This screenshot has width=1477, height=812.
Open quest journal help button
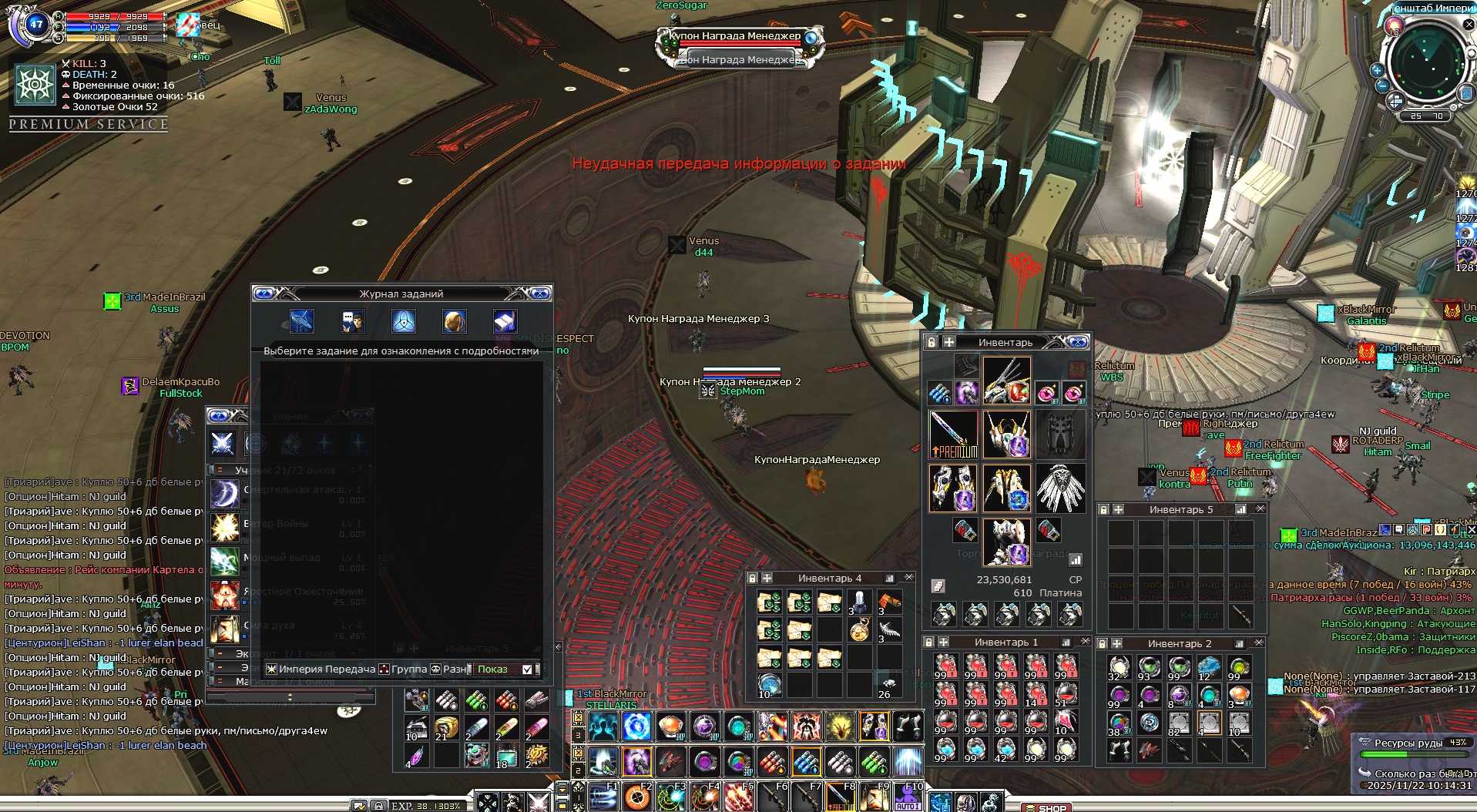click(264, 294)
